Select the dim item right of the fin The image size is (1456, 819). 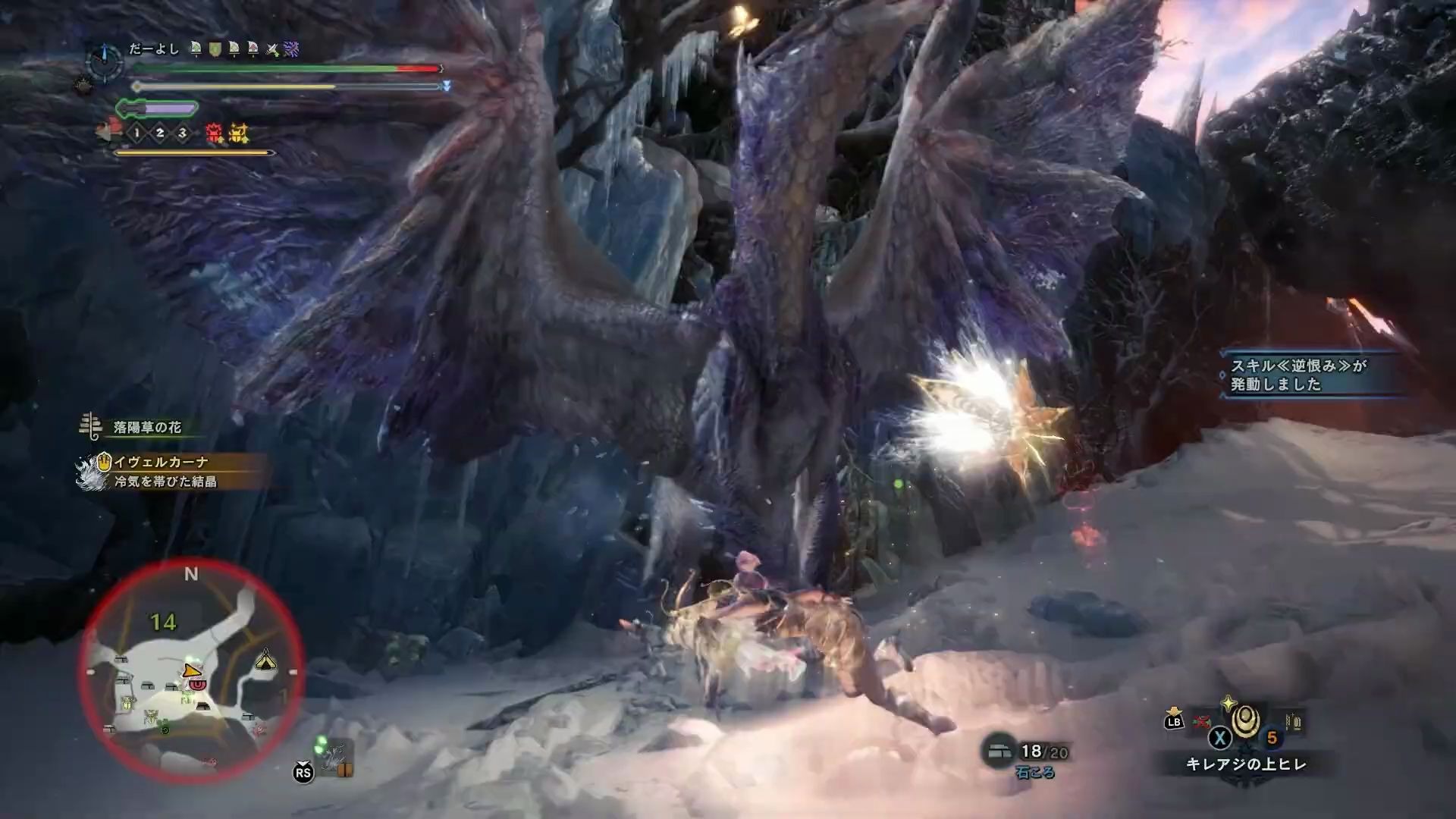coord(1293,722)
